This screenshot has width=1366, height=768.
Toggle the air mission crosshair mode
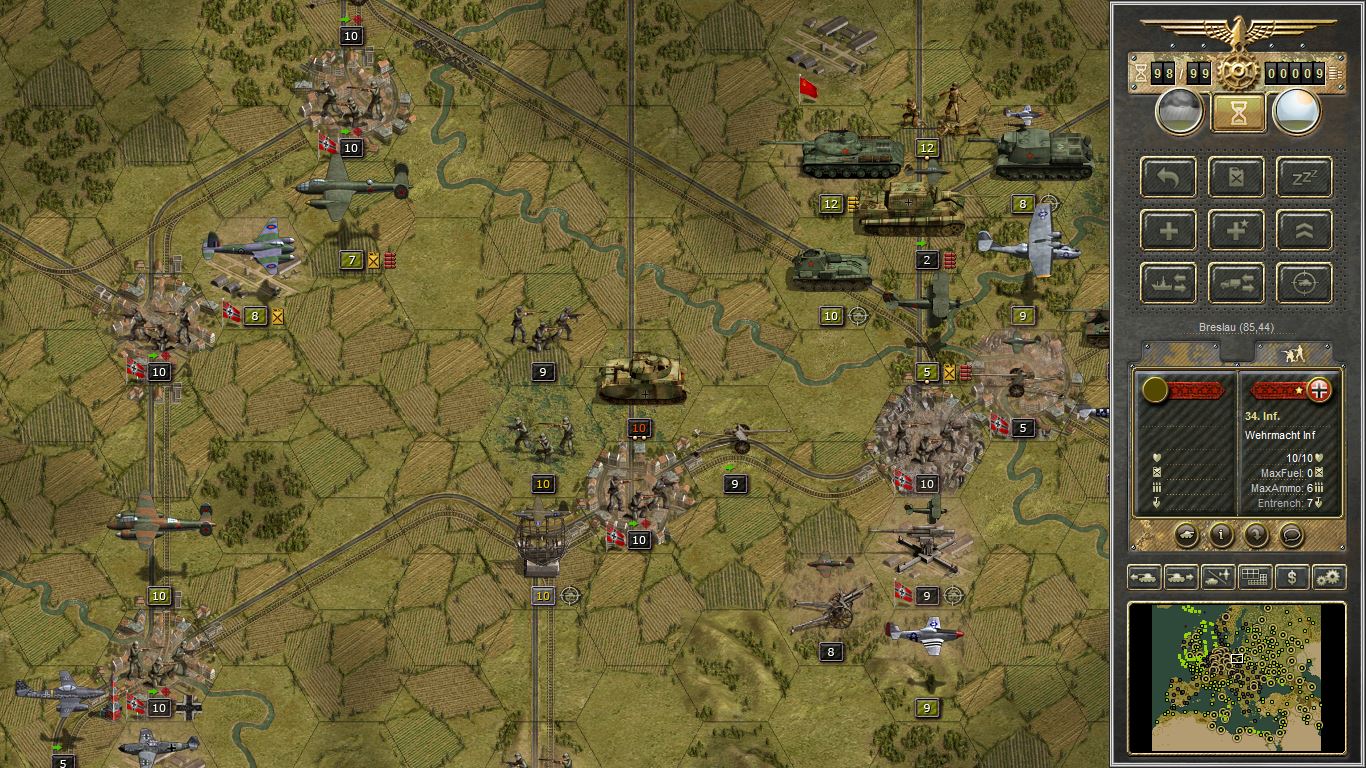(1304, 283)
